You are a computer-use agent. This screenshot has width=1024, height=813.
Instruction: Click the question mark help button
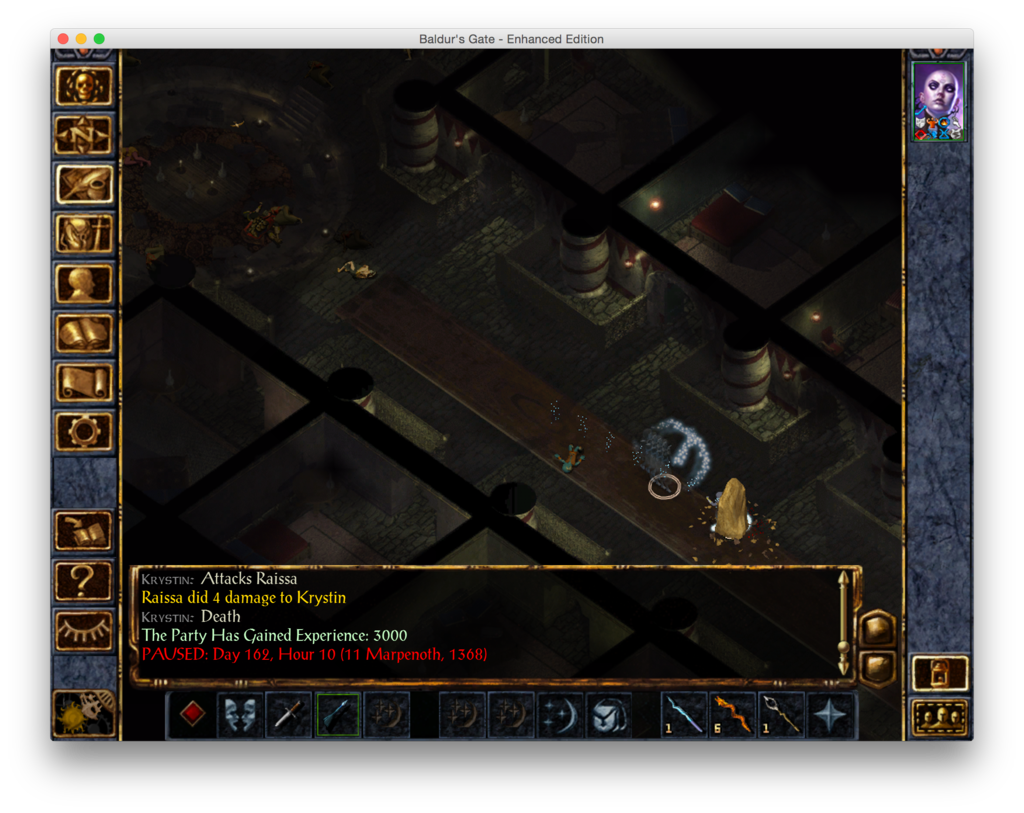tap(84, 580)
